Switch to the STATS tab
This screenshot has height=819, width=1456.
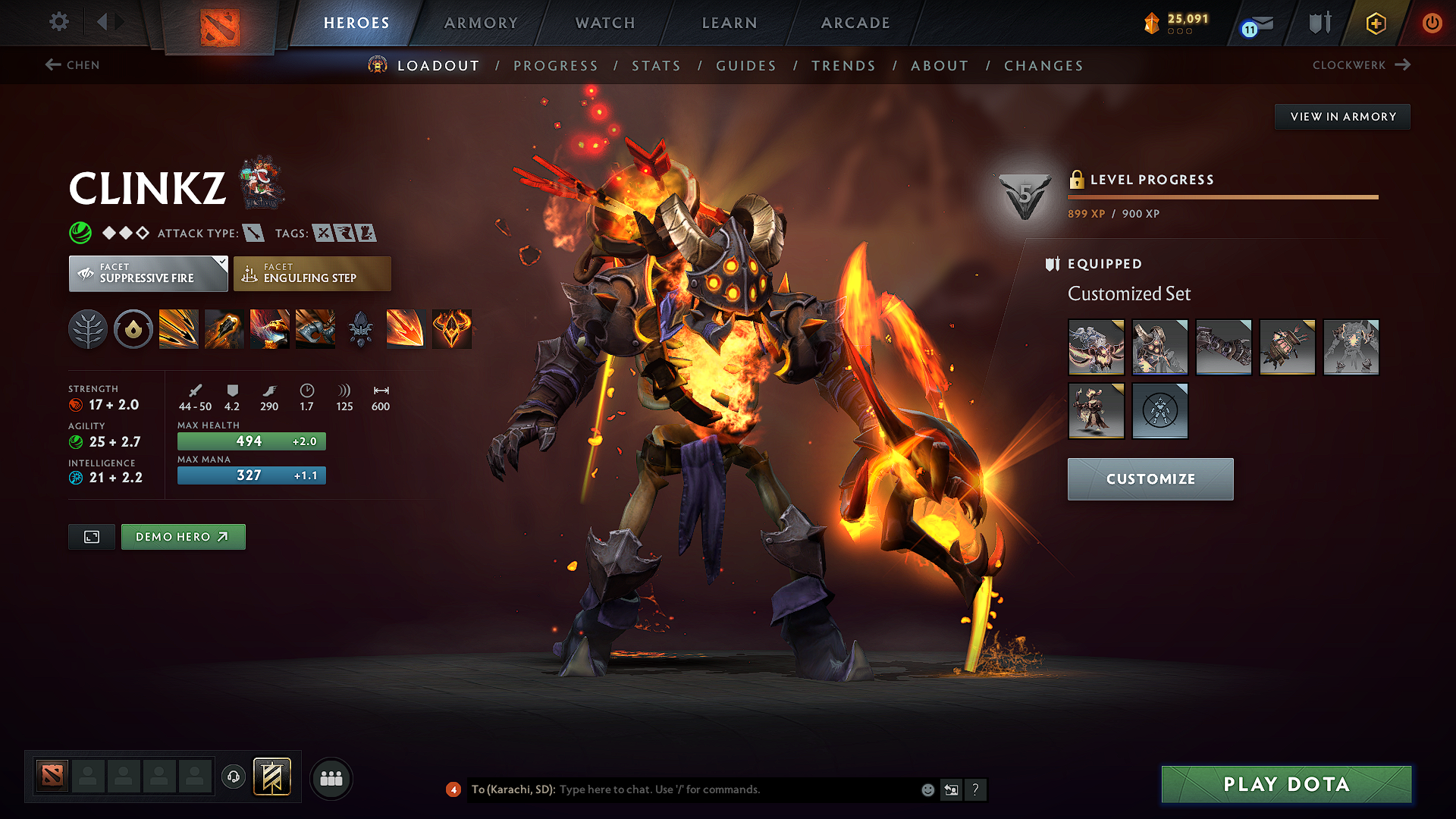657,66
